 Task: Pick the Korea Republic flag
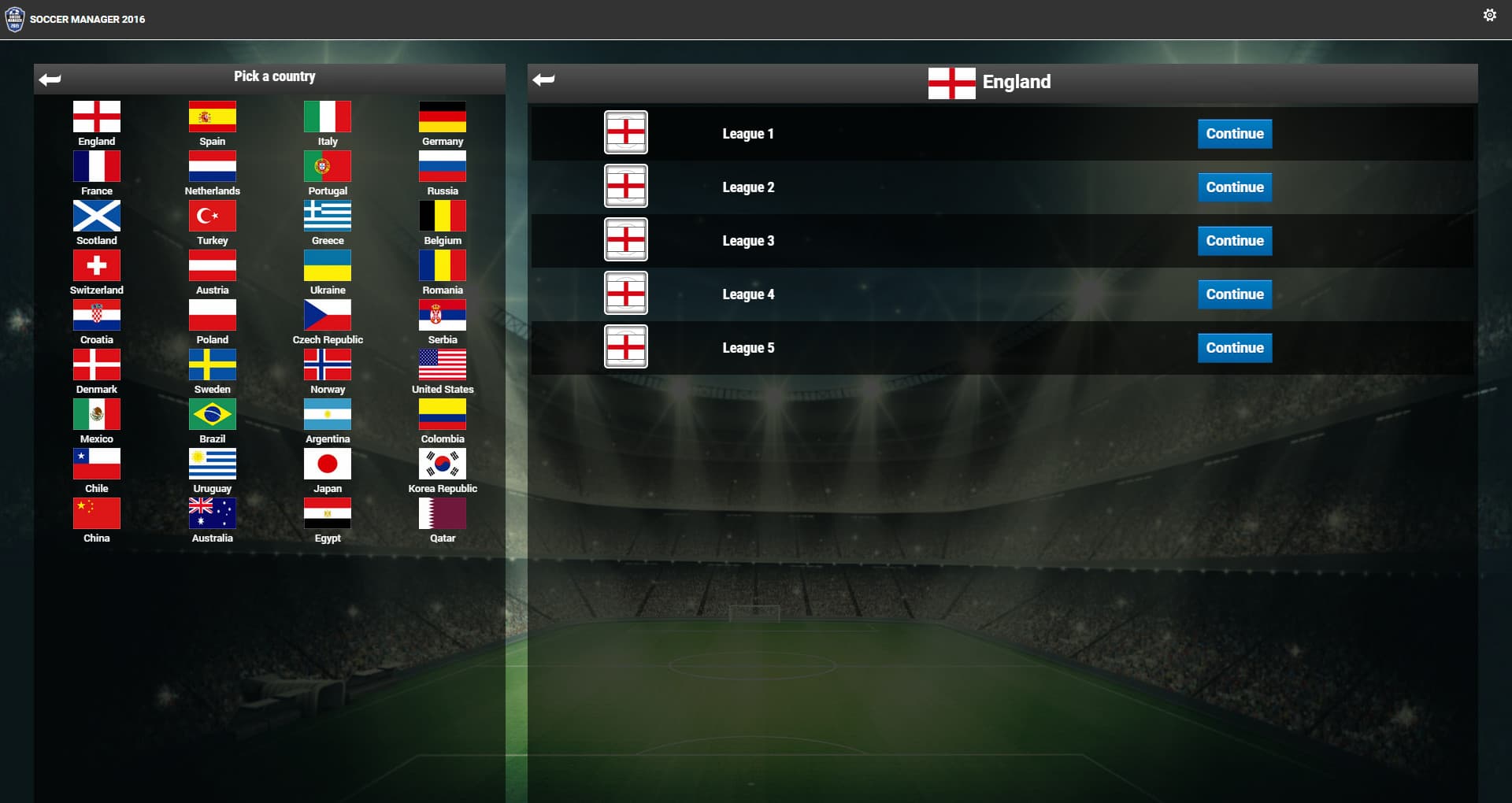pyautogui.click(x=443, y=464)
